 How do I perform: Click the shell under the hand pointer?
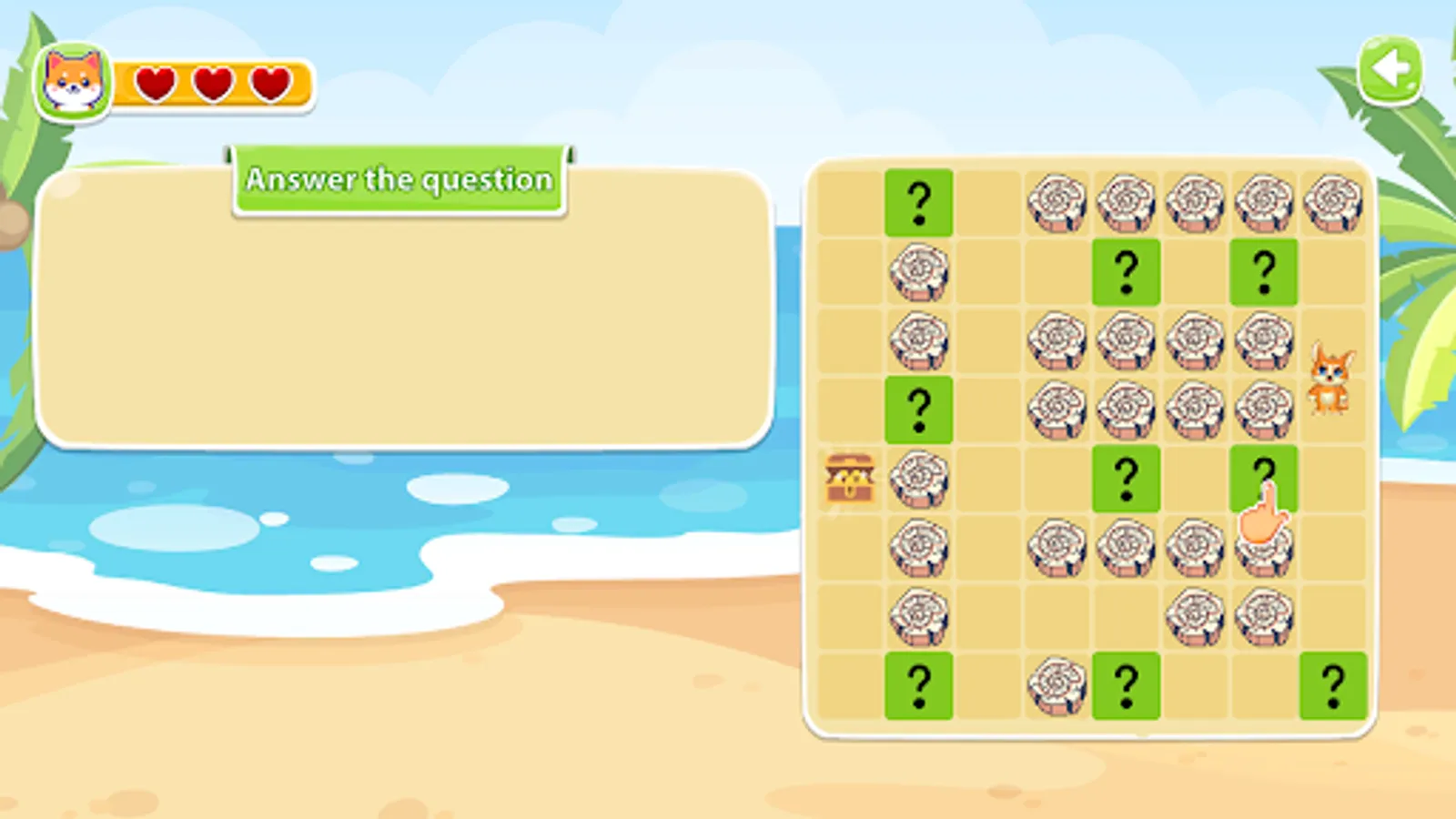click(x=1265, y=553)
